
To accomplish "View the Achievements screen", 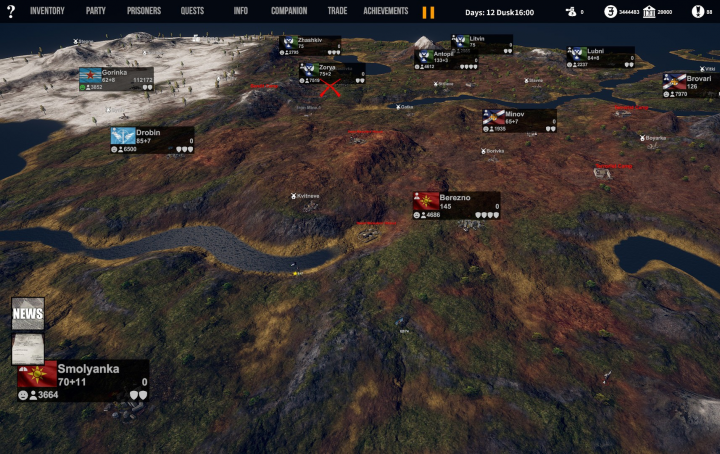I will pos(386,11).
